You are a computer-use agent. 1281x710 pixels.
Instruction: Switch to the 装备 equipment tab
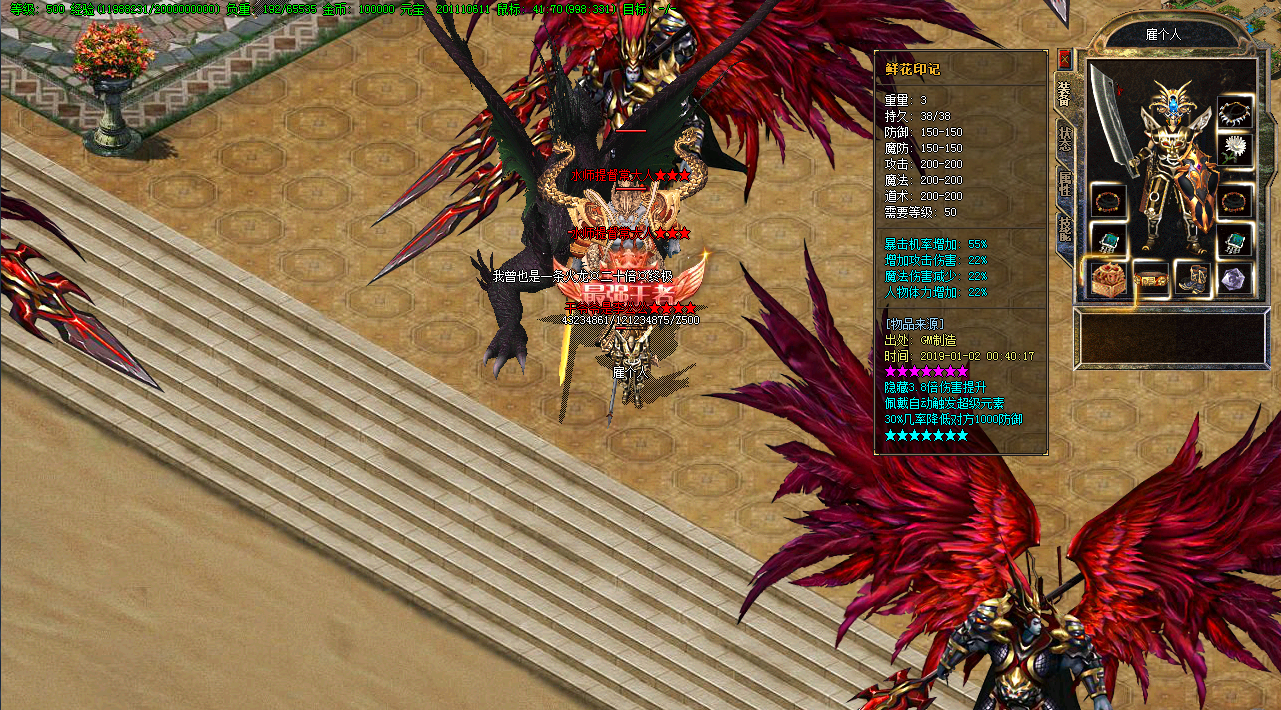pyautogui.click(x=1064, y=93)
